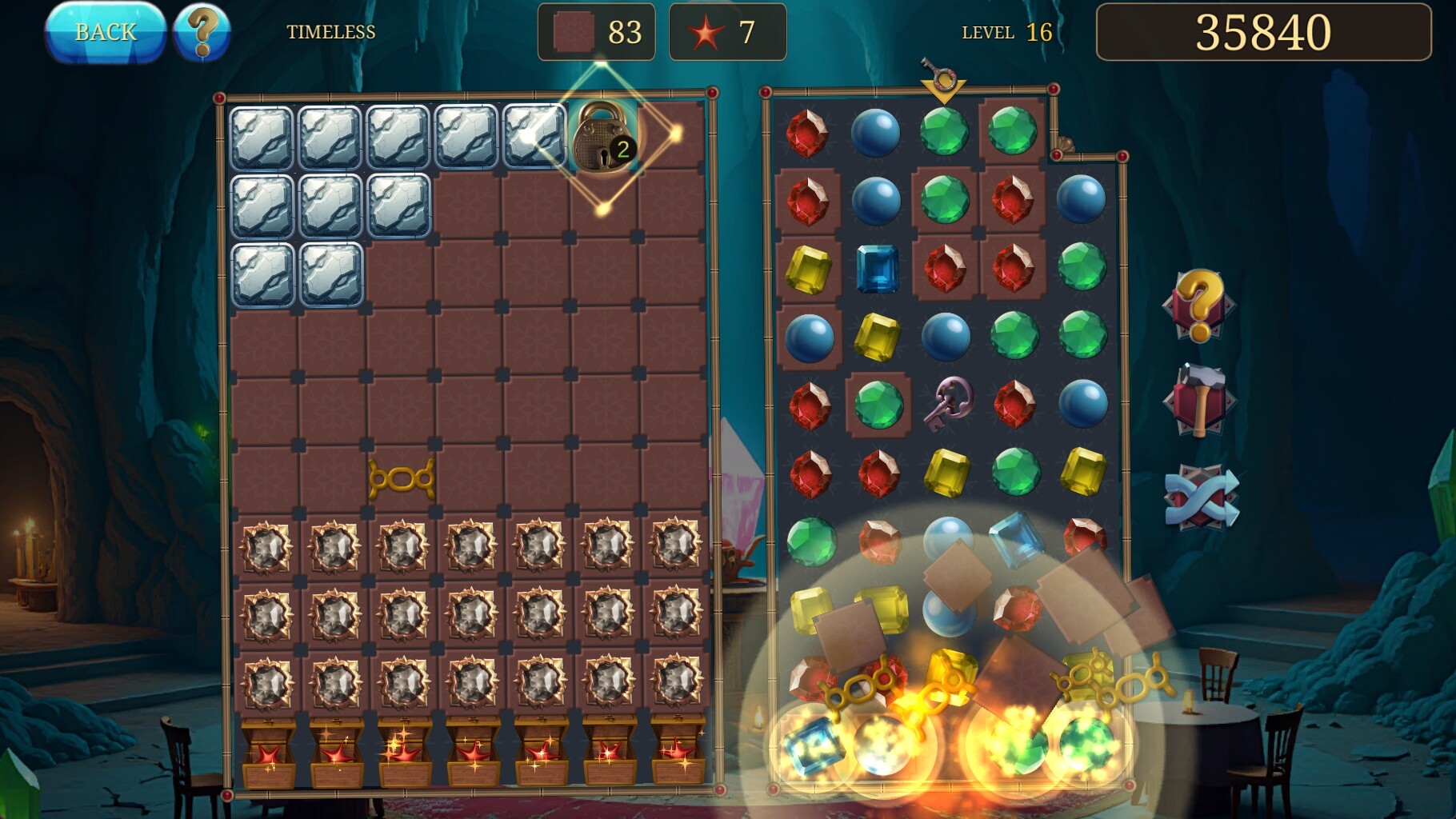This screenshot has height=819, width=1456.
Task: Activate the hammer booster
Action: [x=1198, y=400]
